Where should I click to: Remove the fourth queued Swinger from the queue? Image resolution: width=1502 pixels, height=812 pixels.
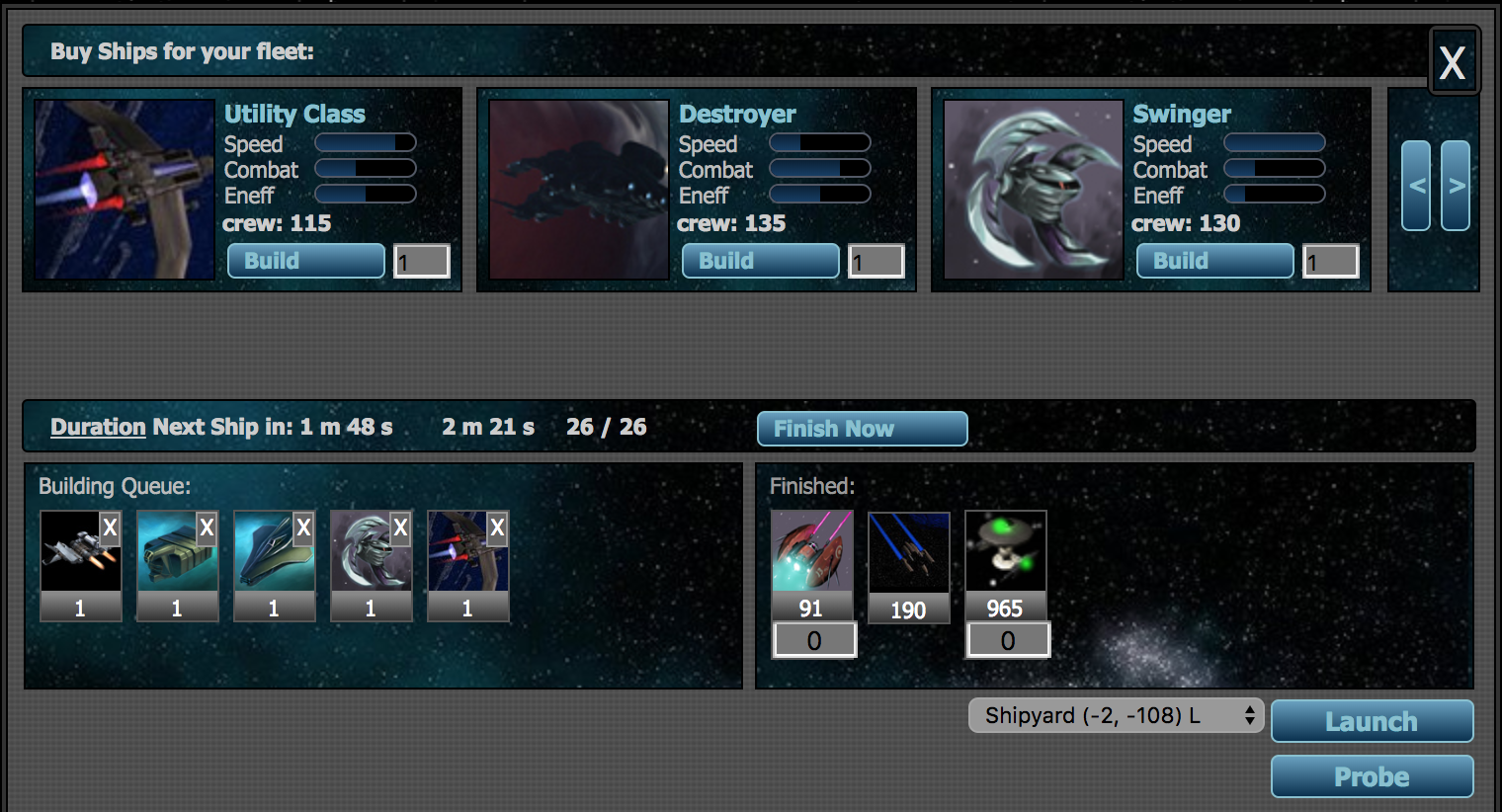tap(400, 528)
